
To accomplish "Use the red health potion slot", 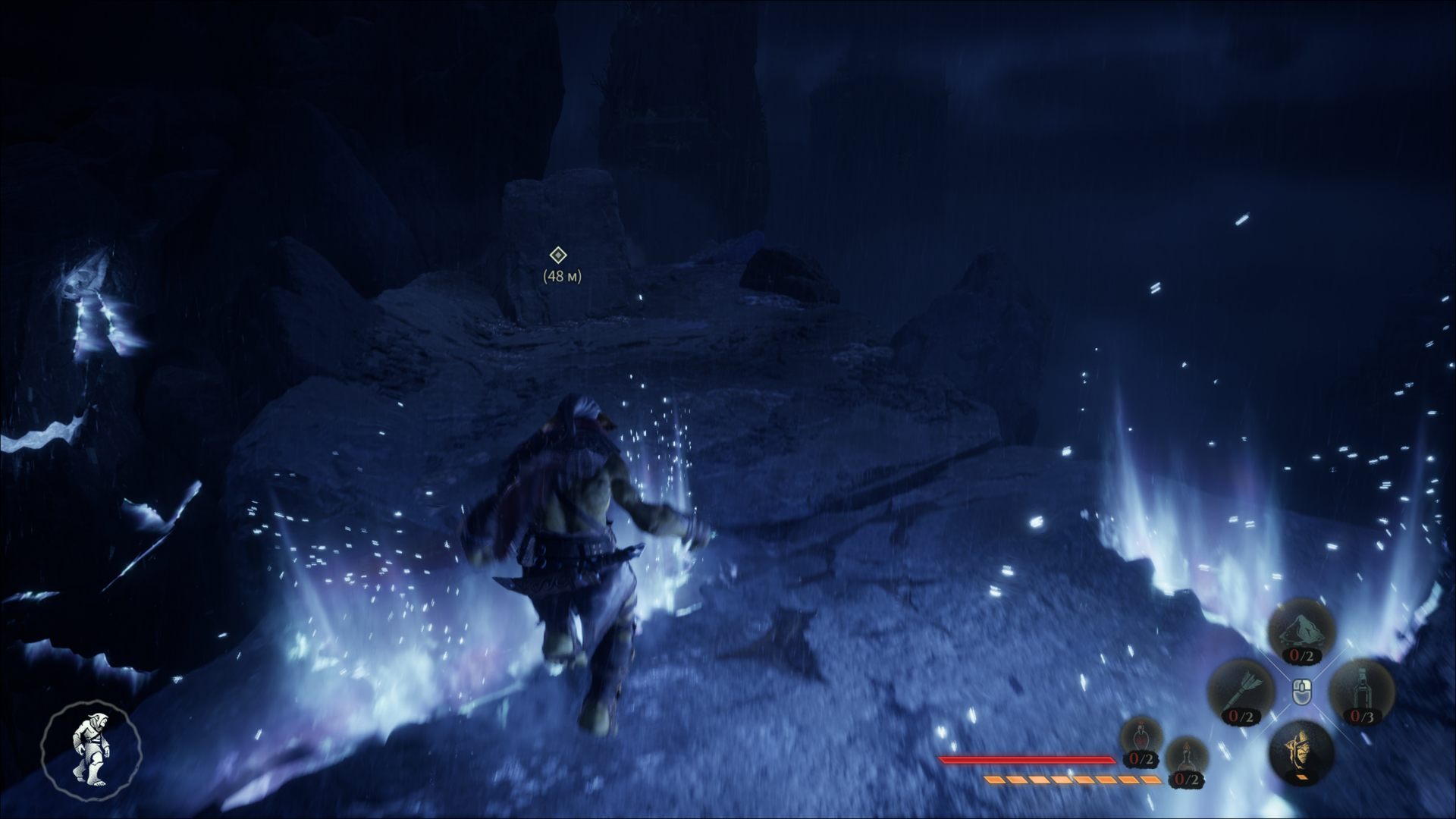I will point(1141,741).
